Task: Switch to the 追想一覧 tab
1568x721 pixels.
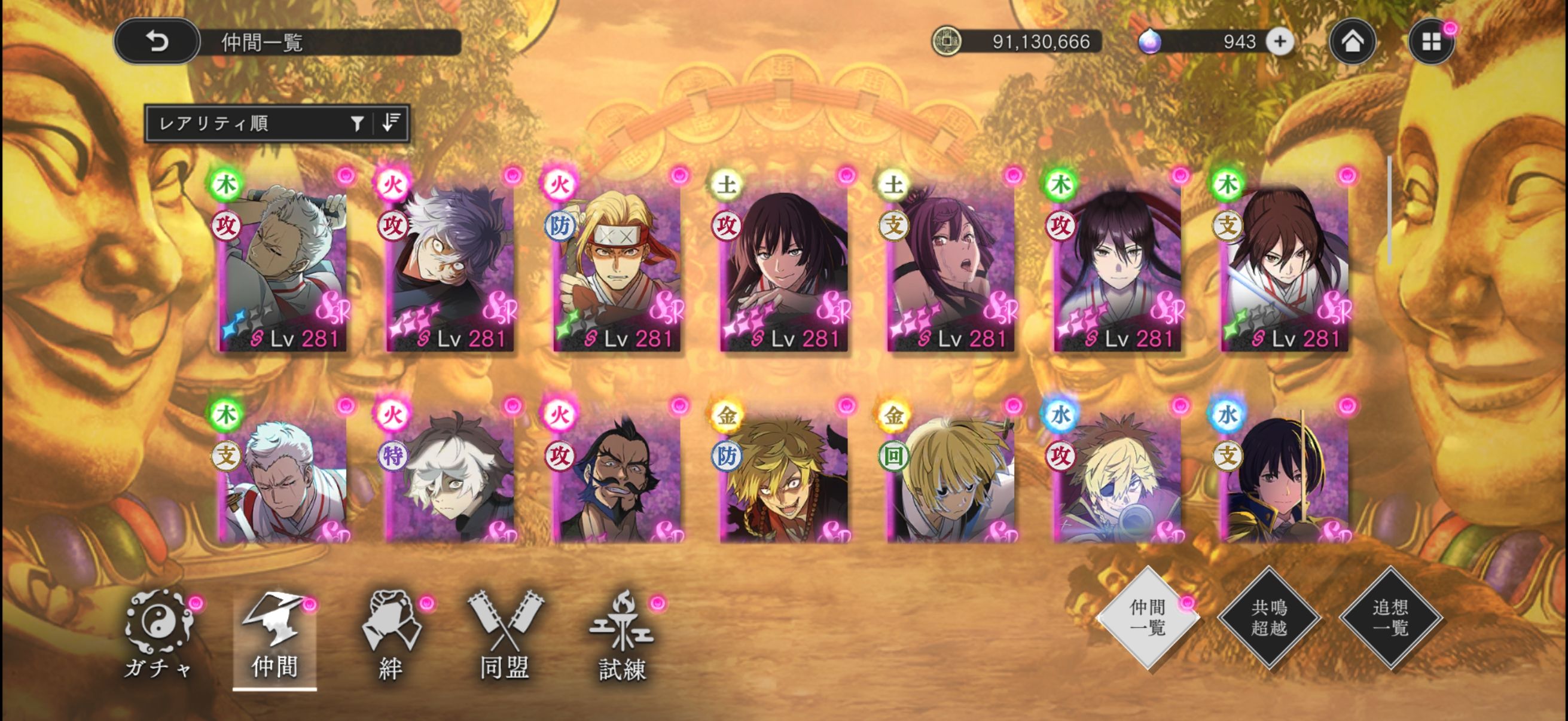Action: tap(1391, 618)
